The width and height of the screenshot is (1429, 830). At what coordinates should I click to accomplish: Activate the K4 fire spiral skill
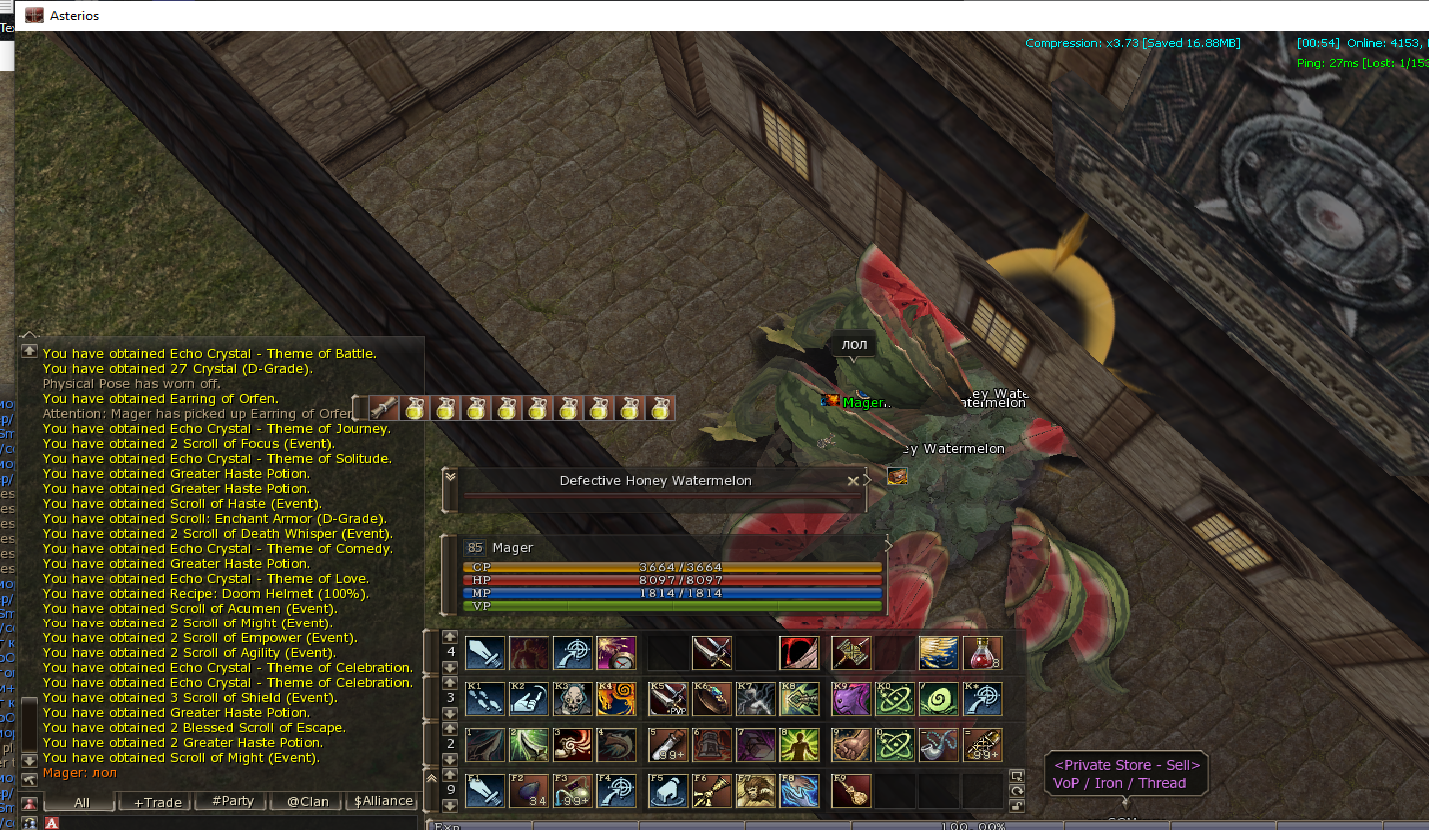[x=616, y=699]
